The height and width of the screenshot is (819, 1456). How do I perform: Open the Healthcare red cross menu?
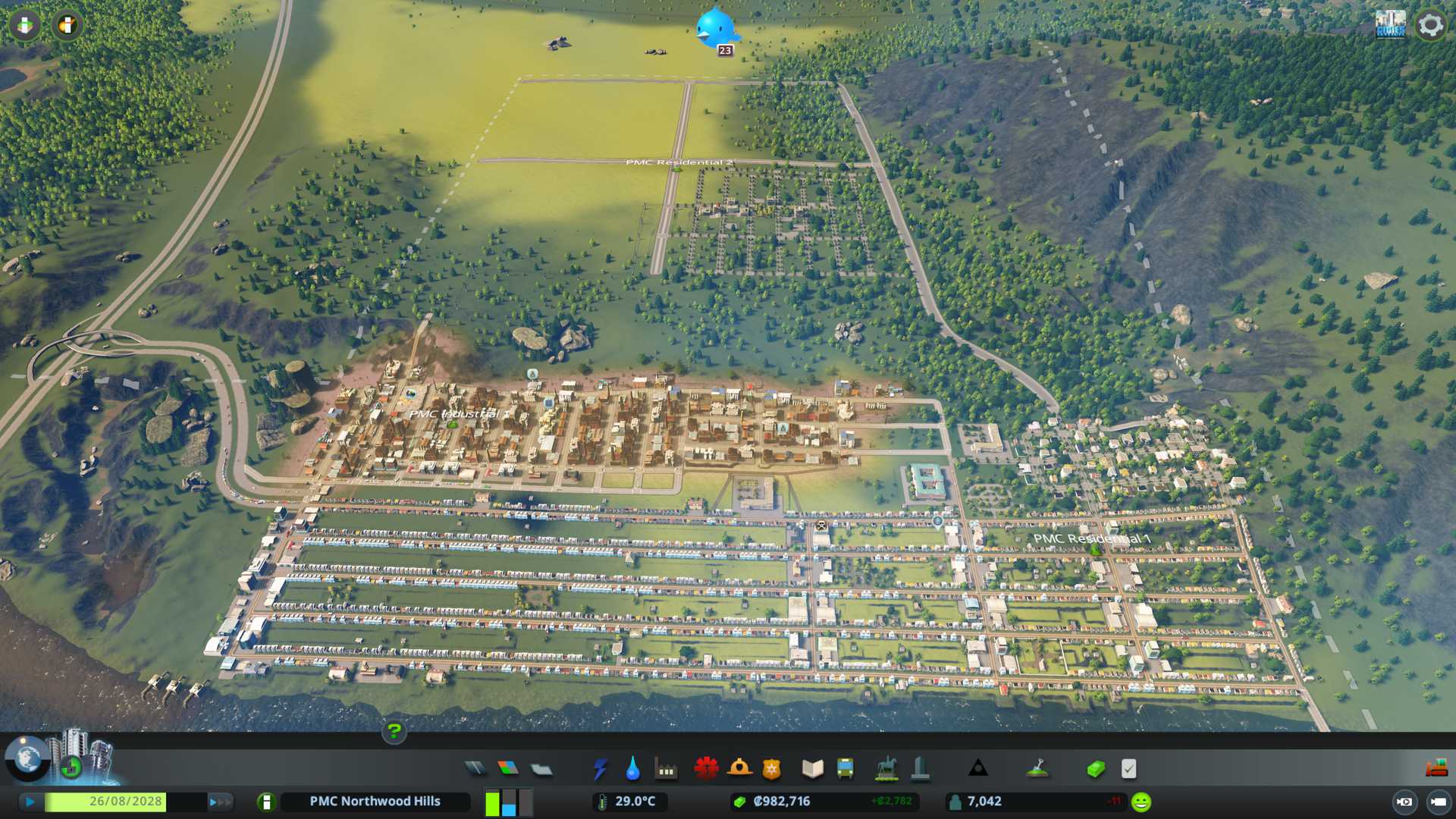[706, 769]
